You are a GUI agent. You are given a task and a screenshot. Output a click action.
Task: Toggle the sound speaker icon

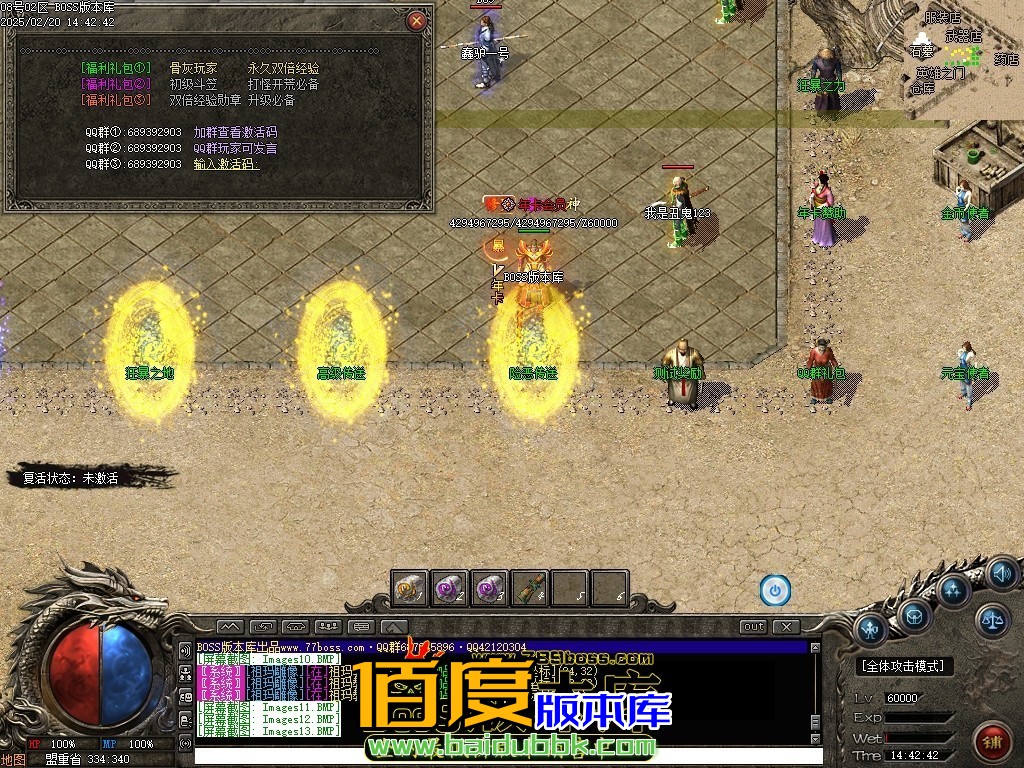tap(1002, 573)
